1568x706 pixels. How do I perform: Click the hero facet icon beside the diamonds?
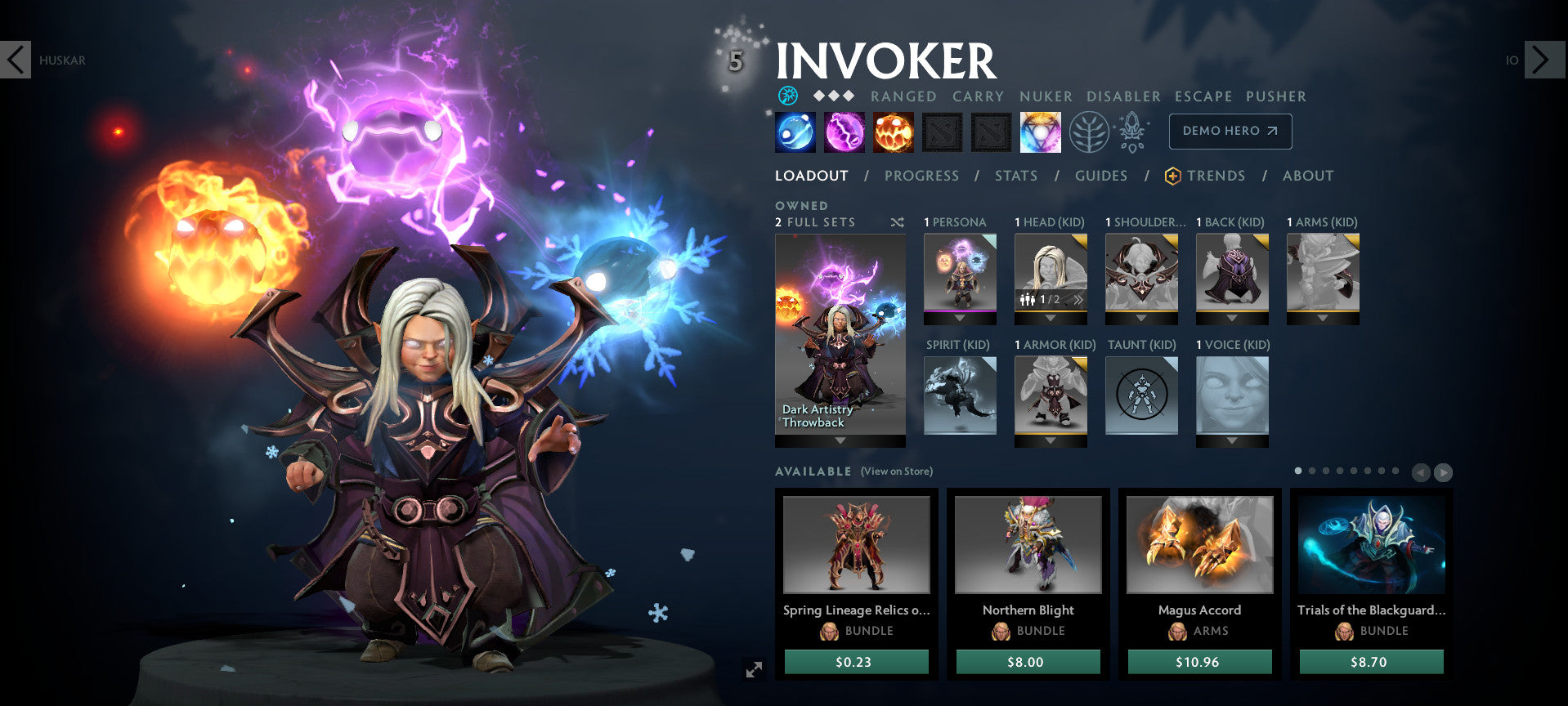click(786, 96)
